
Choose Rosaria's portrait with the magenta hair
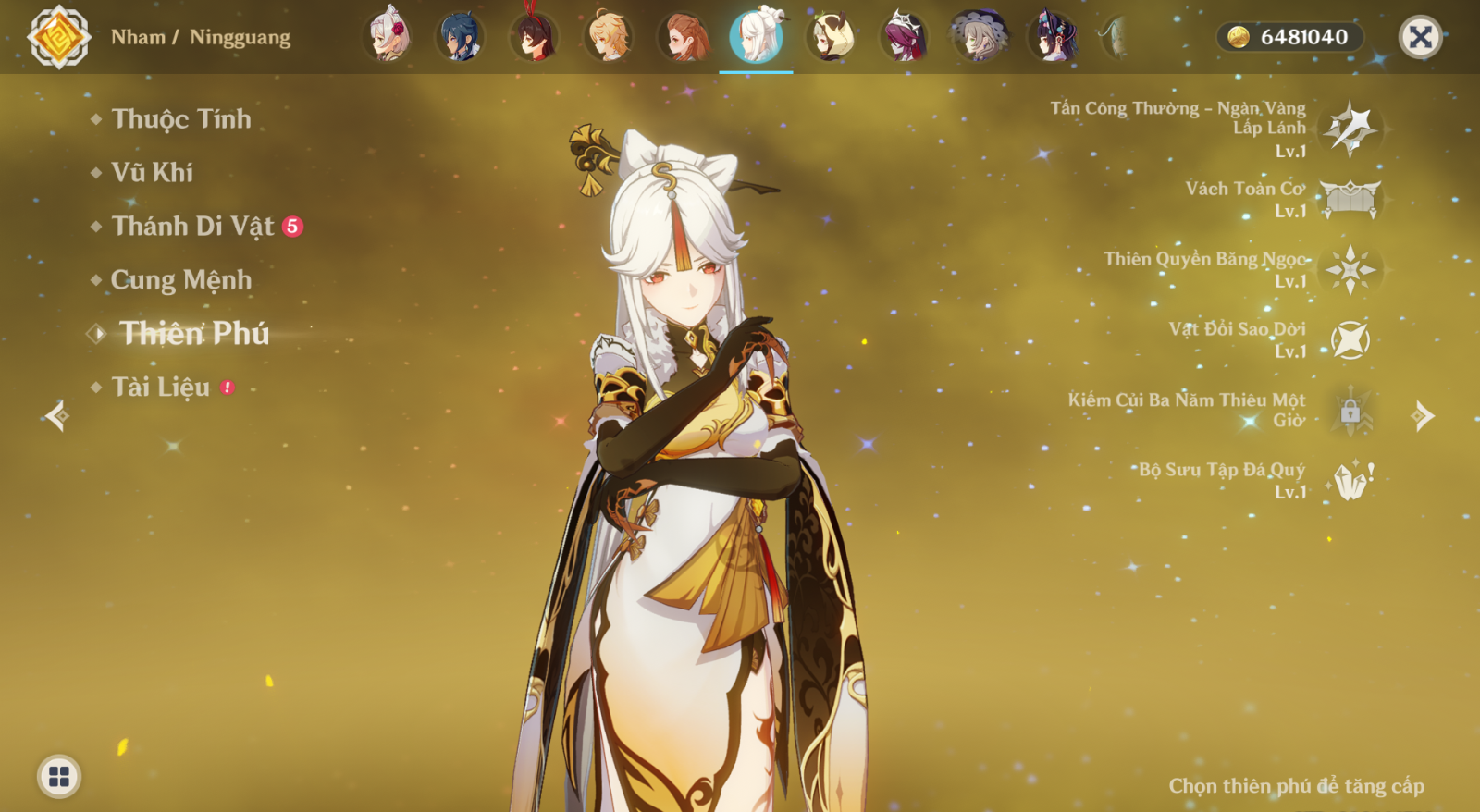[x=904, y=37]
